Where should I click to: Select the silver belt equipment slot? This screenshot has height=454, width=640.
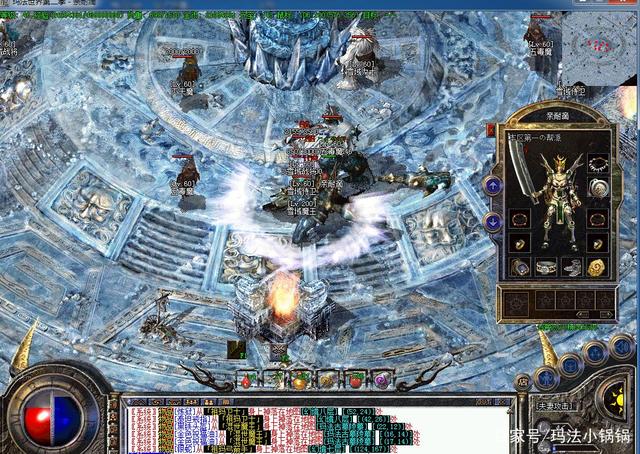[547, 267]
